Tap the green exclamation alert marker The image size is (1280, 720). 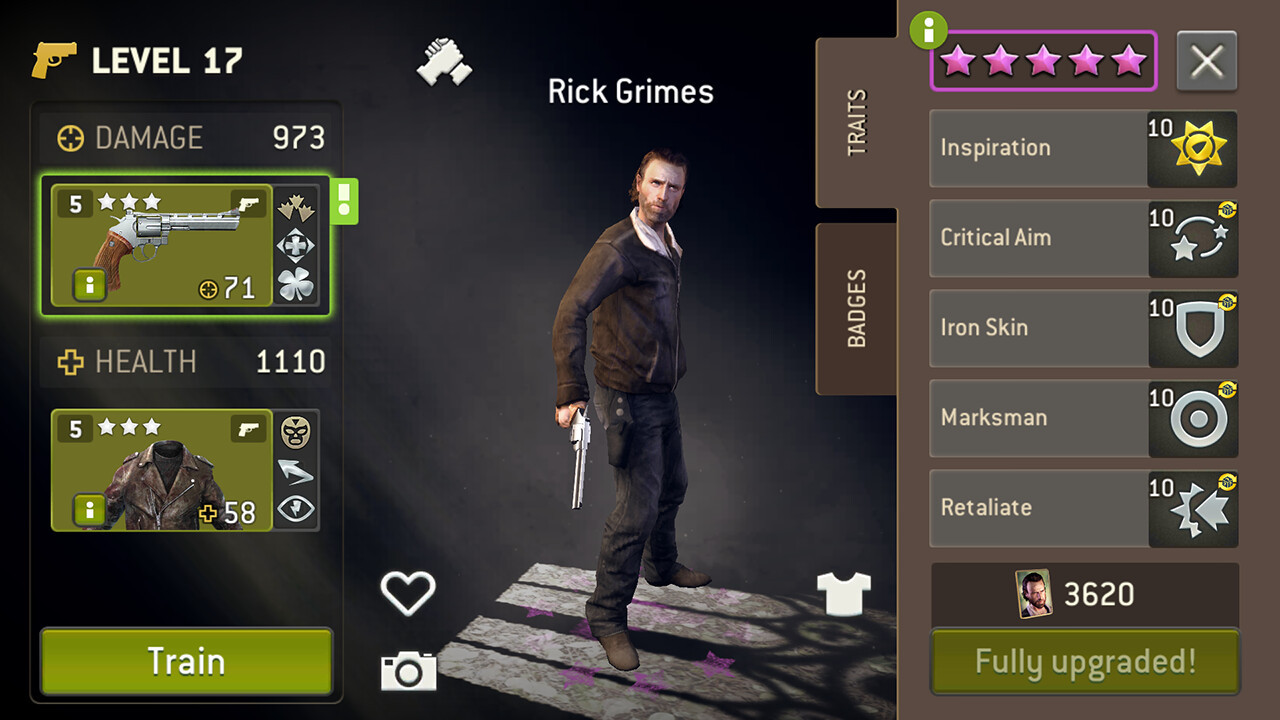[x=344, y=201]
